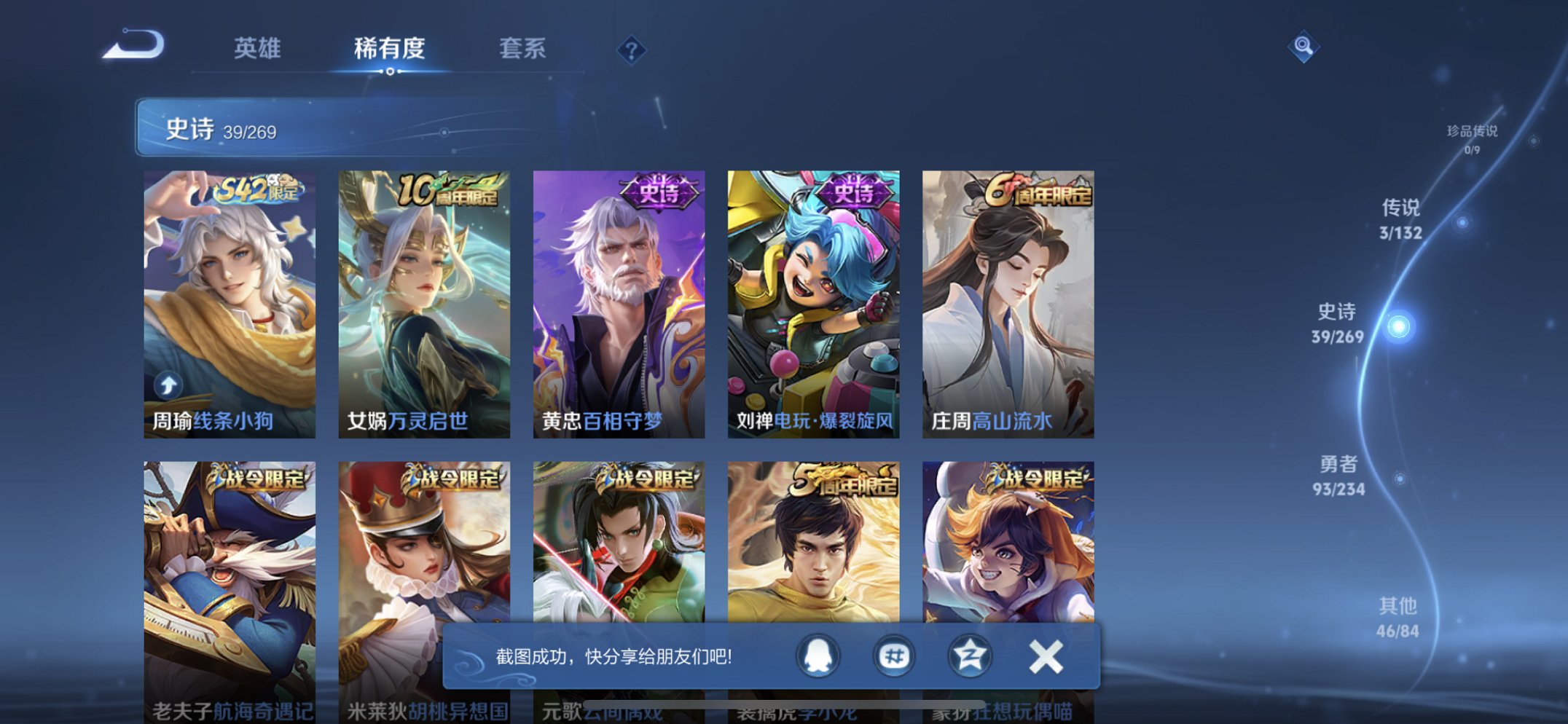Expand the 史诗 39/269 section header
Viewport: 1568px width, 724px height.
pyautogui.click(x=219, y=130)
